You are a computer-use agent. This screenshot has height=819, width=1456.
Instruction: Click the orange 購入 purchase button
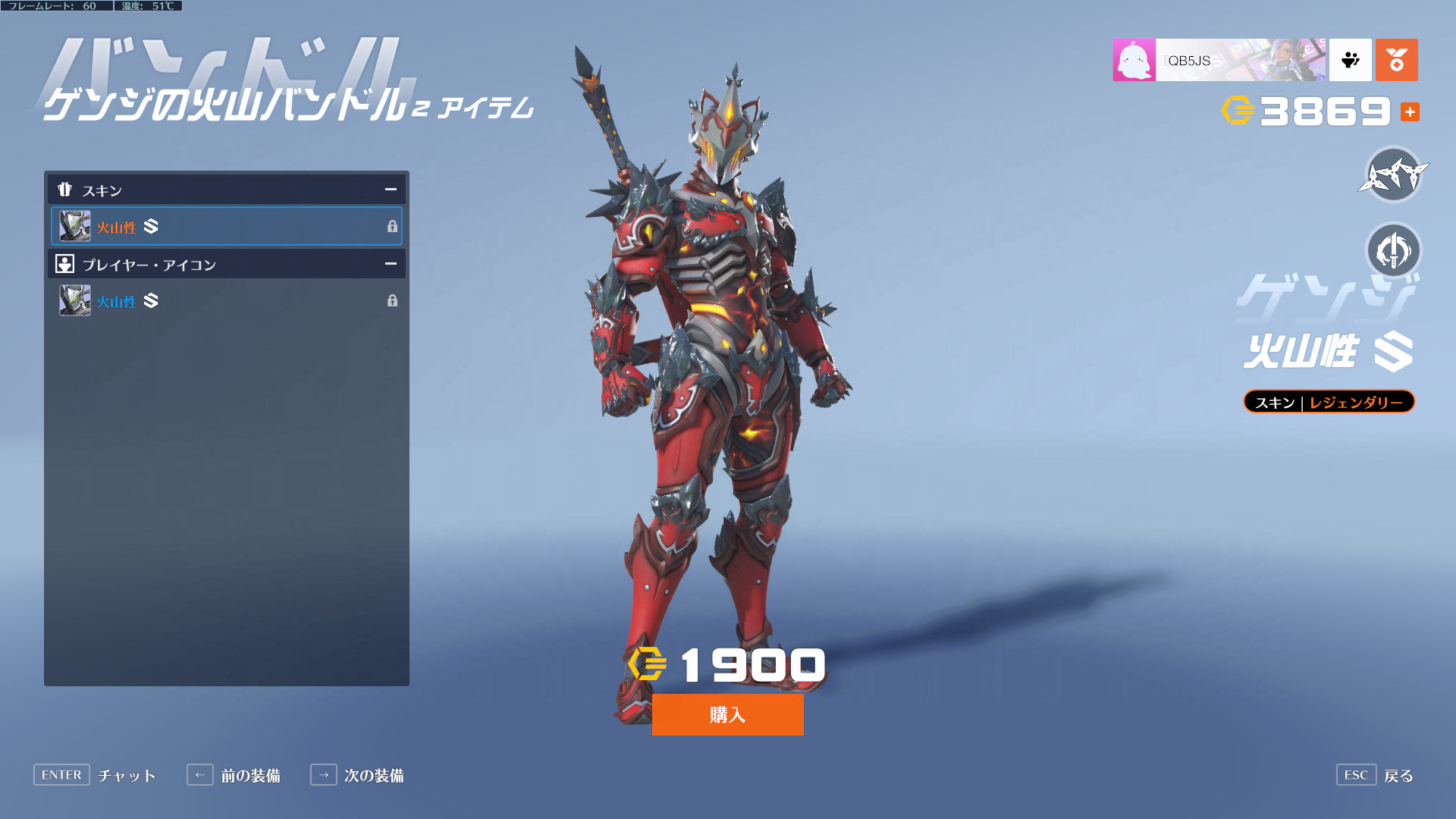727,714
